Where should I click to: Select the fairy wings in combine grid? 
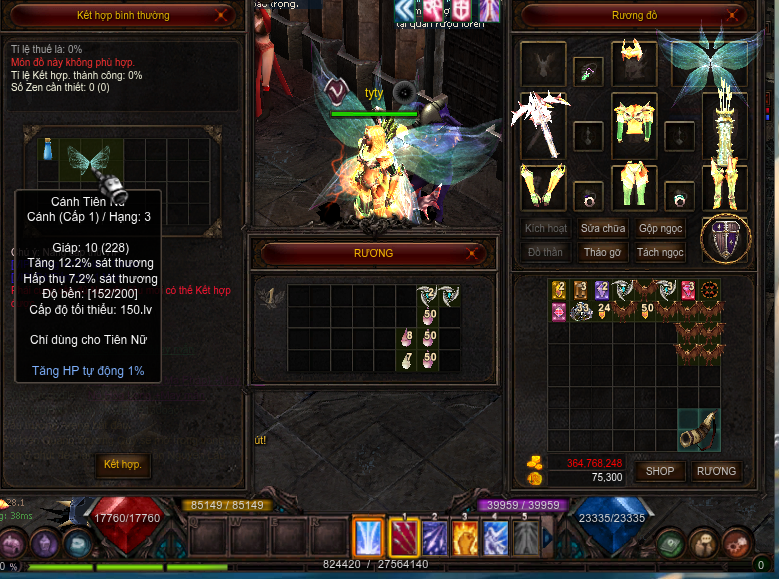pyautogui.click(x=88, y=157)
